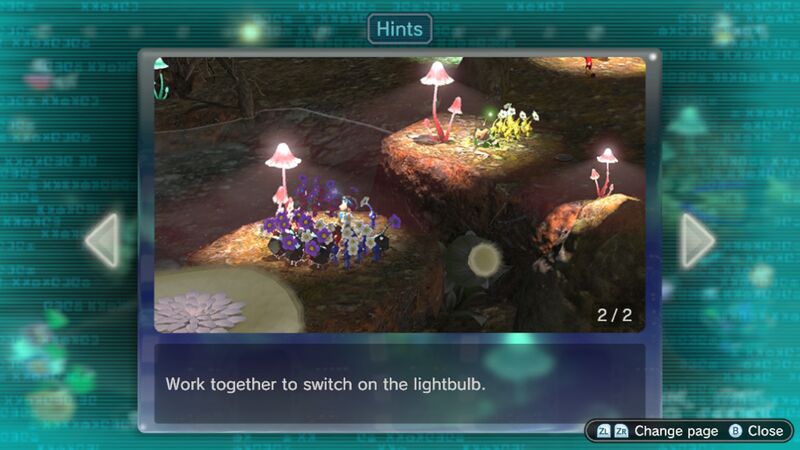
Task: Enlarge the lightbulb hint image
Action: pyautogui.click(x=399, y=194)
